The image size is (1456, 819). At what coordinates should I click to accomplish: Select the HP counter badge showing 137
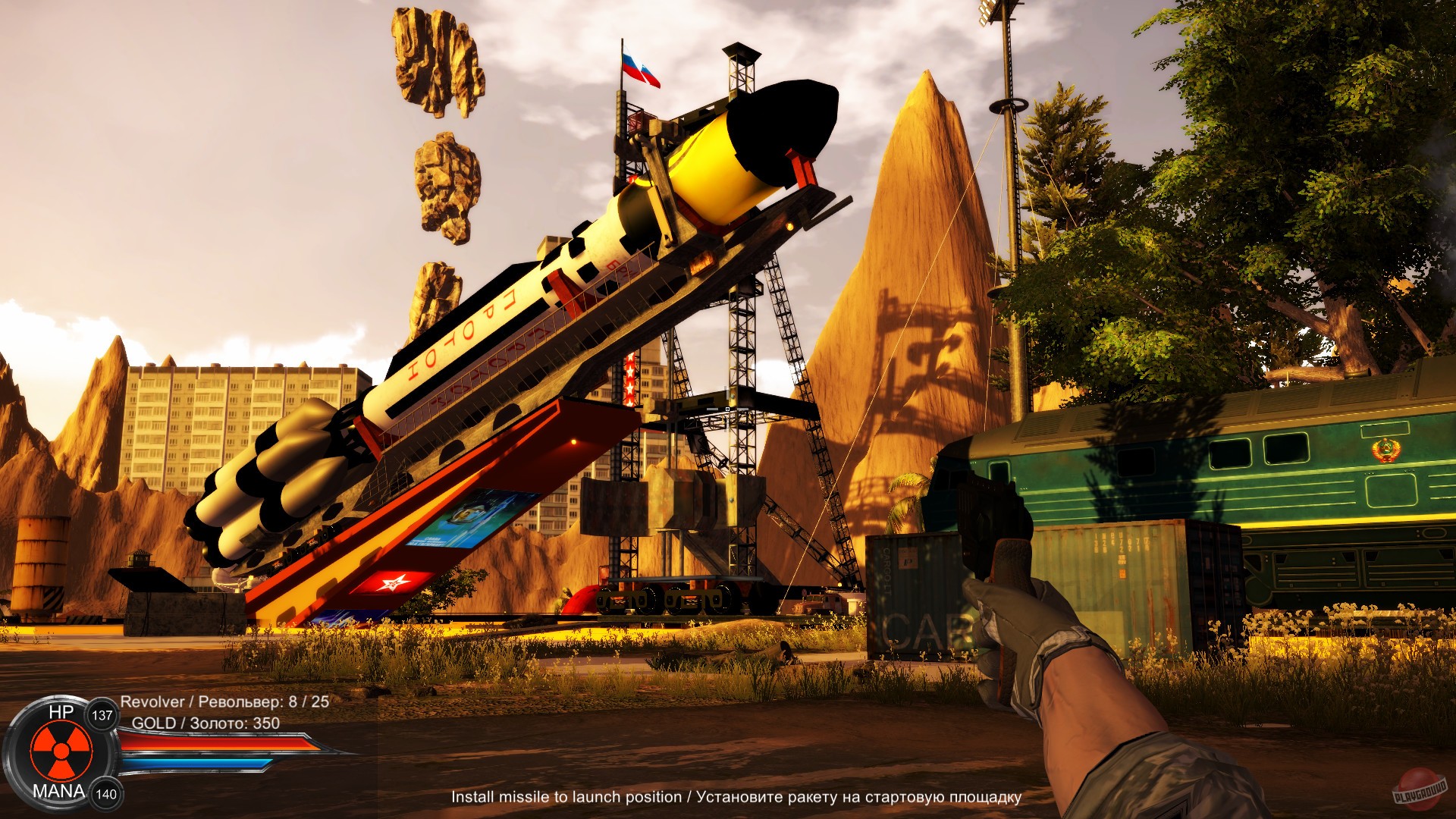[103, 714]
